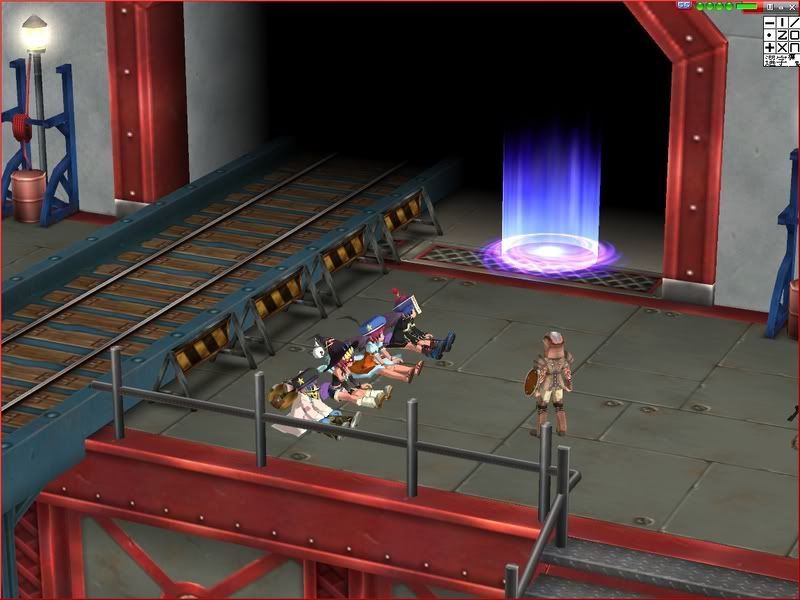Viewport: 800px width, 600px height.
Task: Select the plus-shaped stroke key
Action: pyautogui.click(x=769, y=47)
